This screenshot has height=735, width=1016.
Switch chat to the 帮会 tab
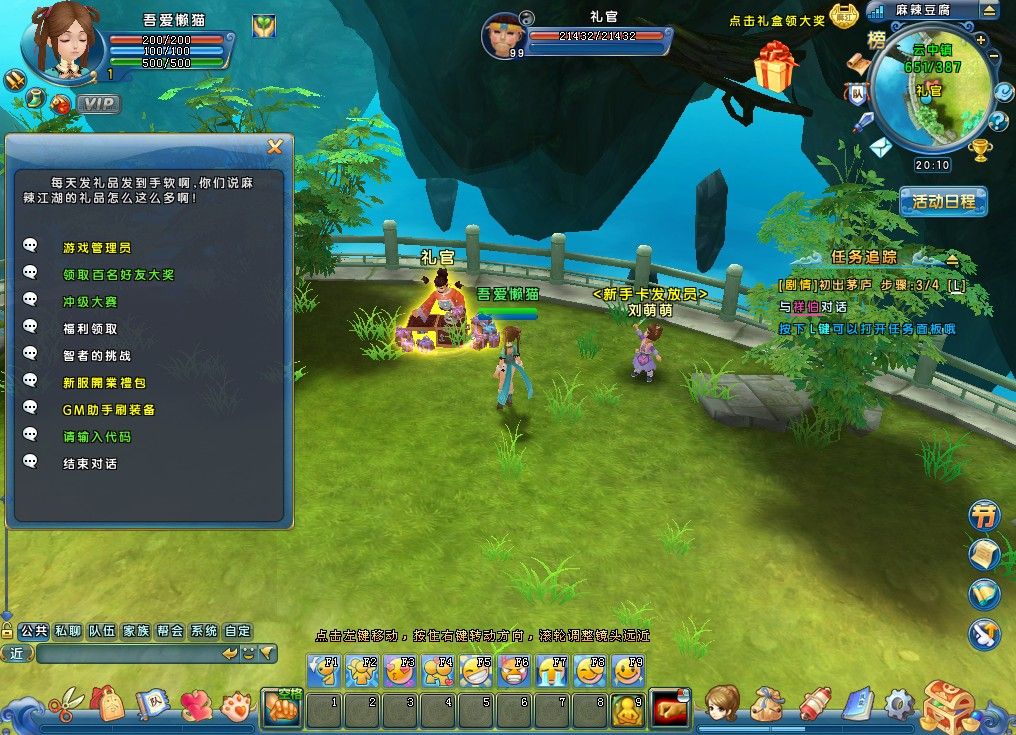point(170,631)
